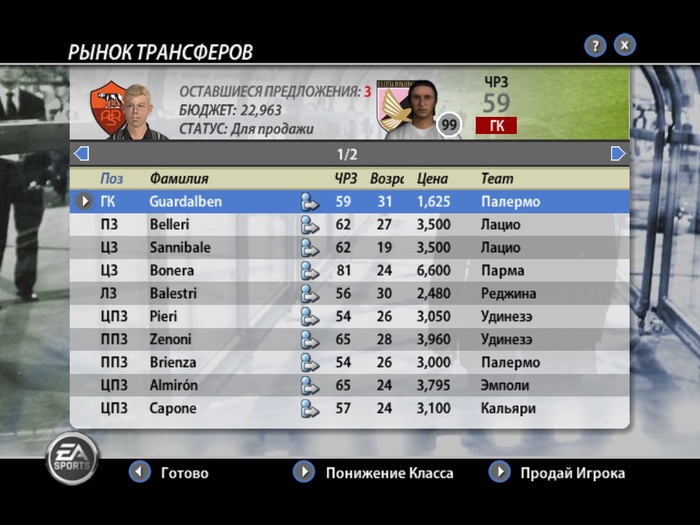700x525 pixels.
Task: Sort the list by Цена column
Action: (432, 178)
